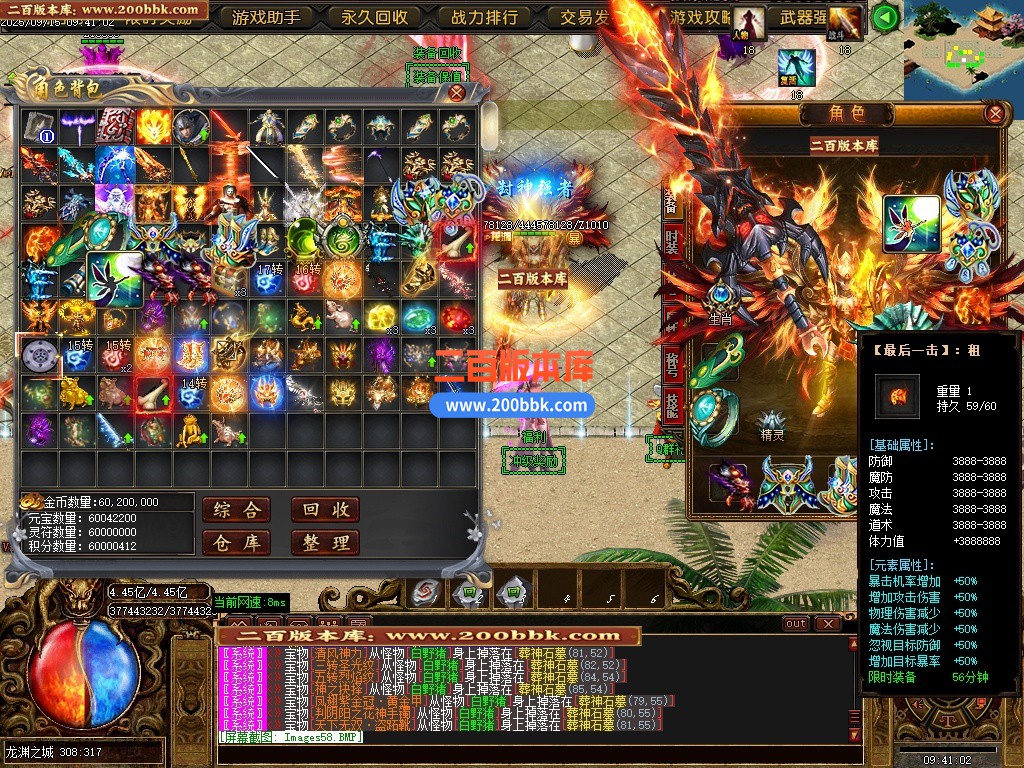The image size is (1024, 768).
Task: Close the 角色 character panel
Action: tap(994, 113)
